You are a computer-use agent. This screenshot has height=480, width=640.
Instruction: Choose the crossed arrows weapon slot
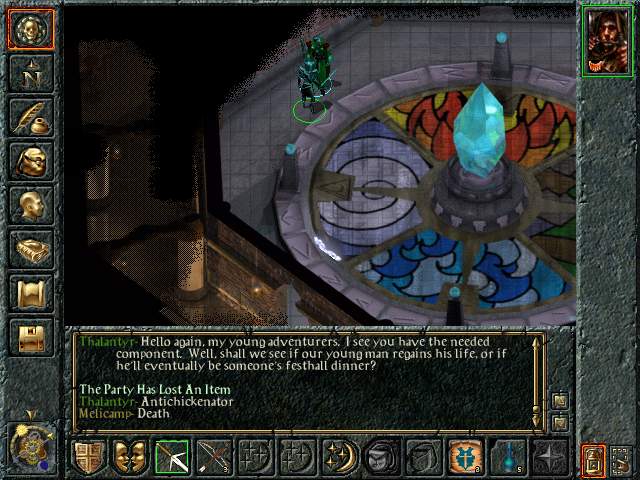214,458
